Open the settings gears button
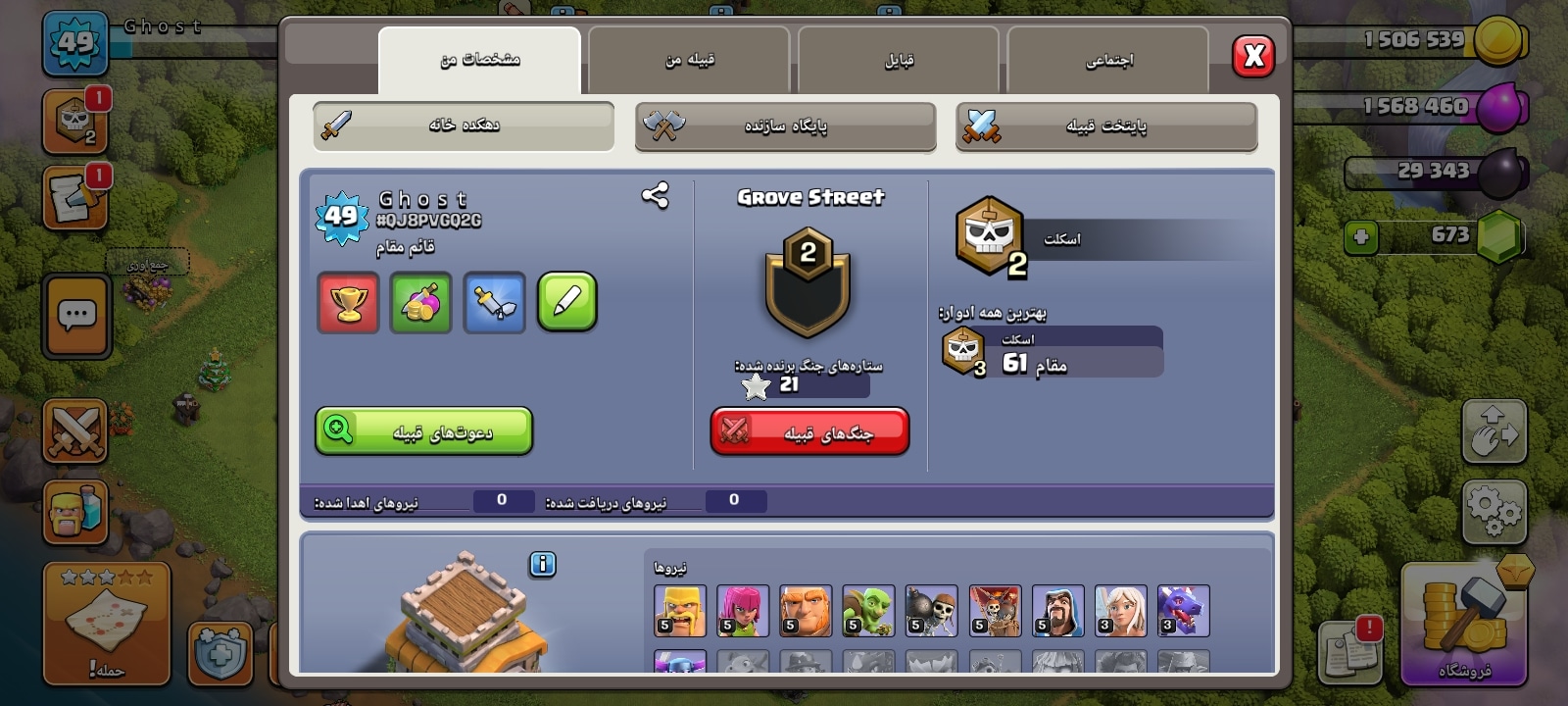 (x=1494, y=511)
